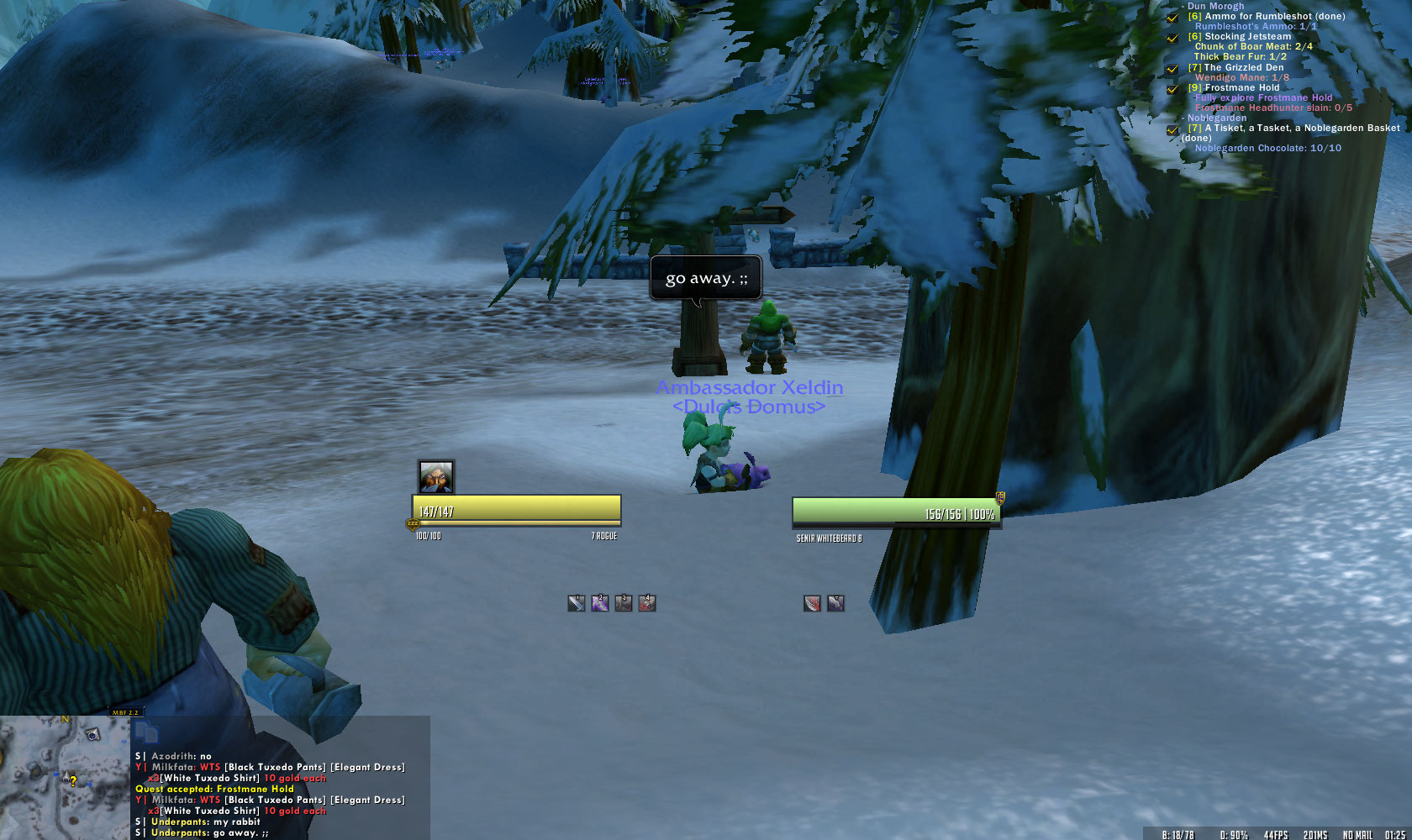Use the purple dagger ability in slot 2
The image size is (1412, 840).
point(599,603)
